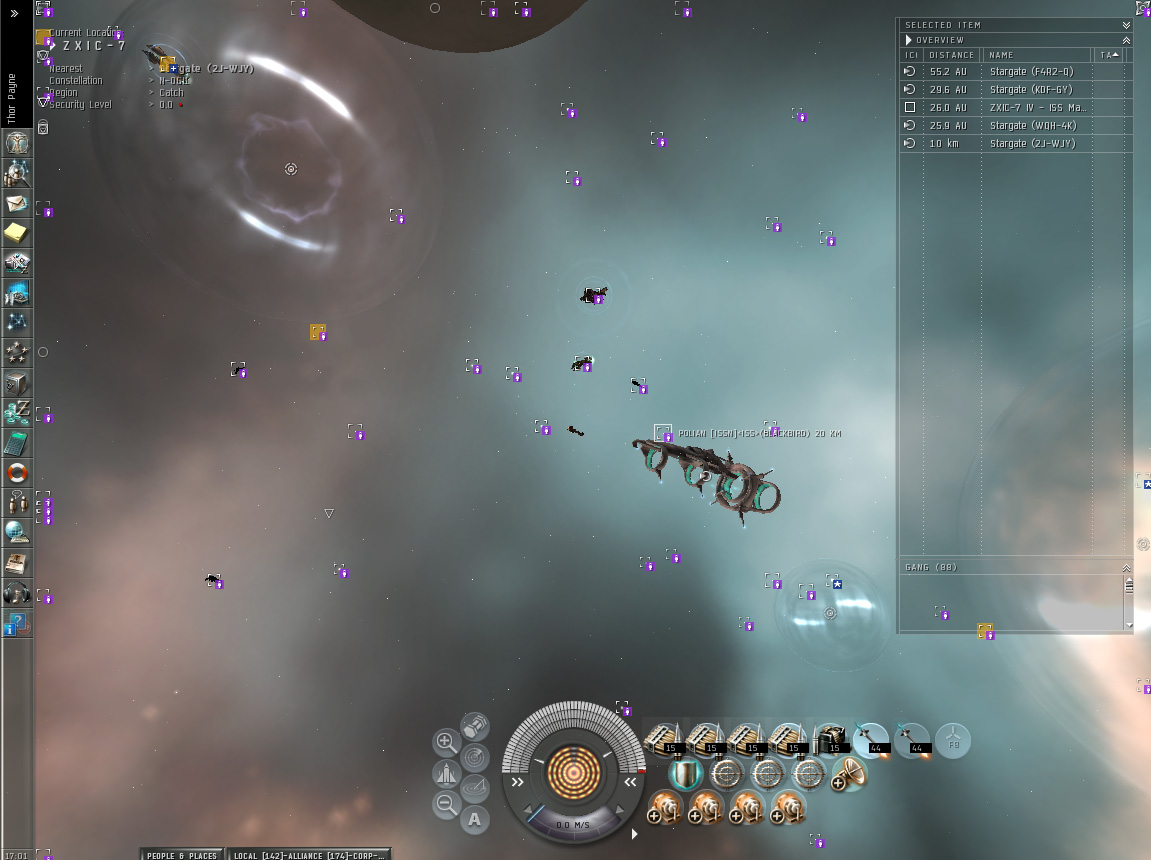This screenshot has width=1151, height=860.
Task: Activate the shield hardener module
Action: pos(685,774)
